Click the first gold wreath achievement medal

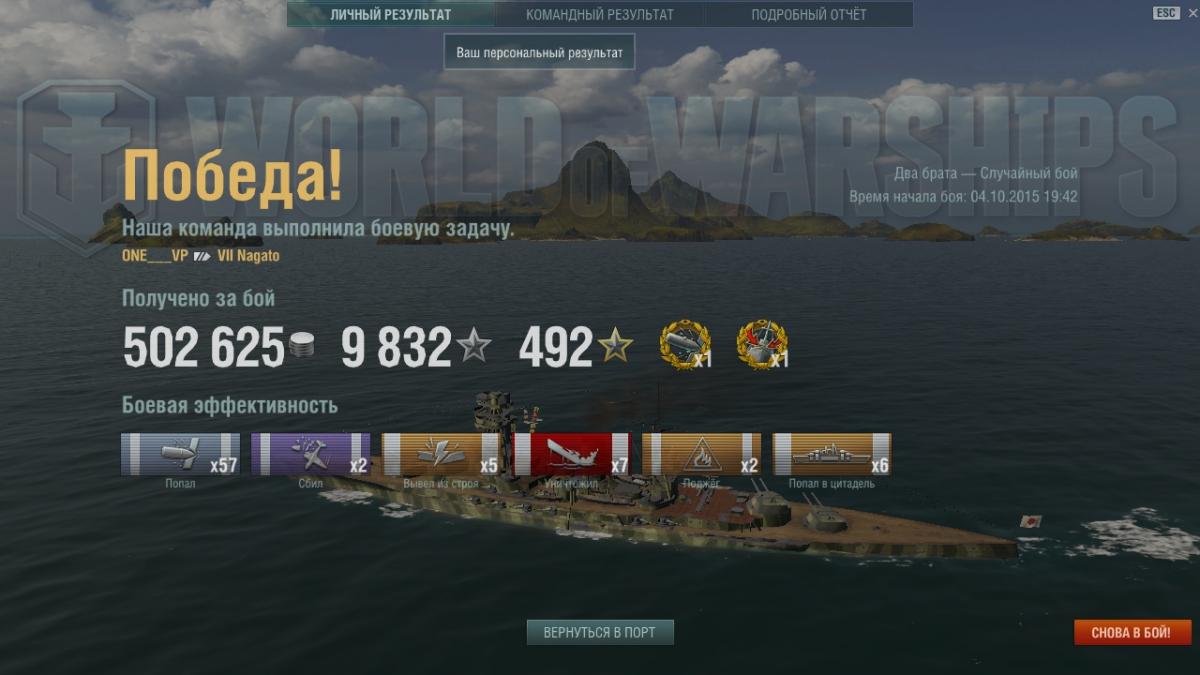pyautogui.click(x=685, y=345)
